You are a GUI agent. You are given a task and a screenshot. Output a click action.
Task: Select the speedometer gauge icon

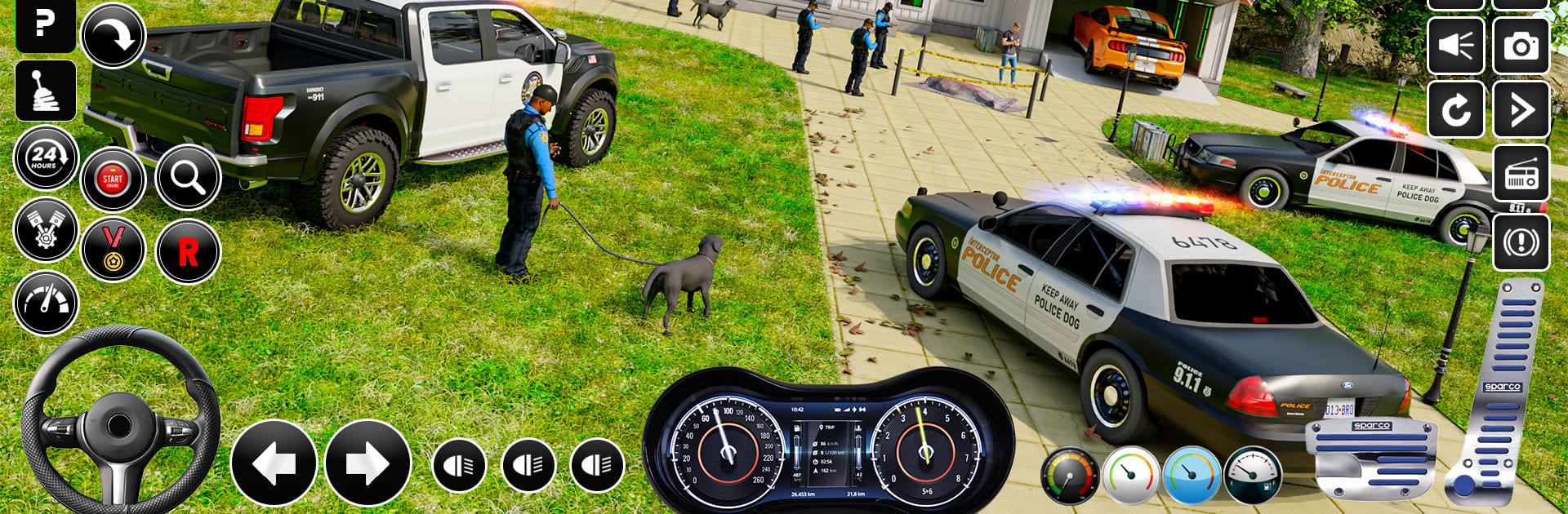pos(46,303)
